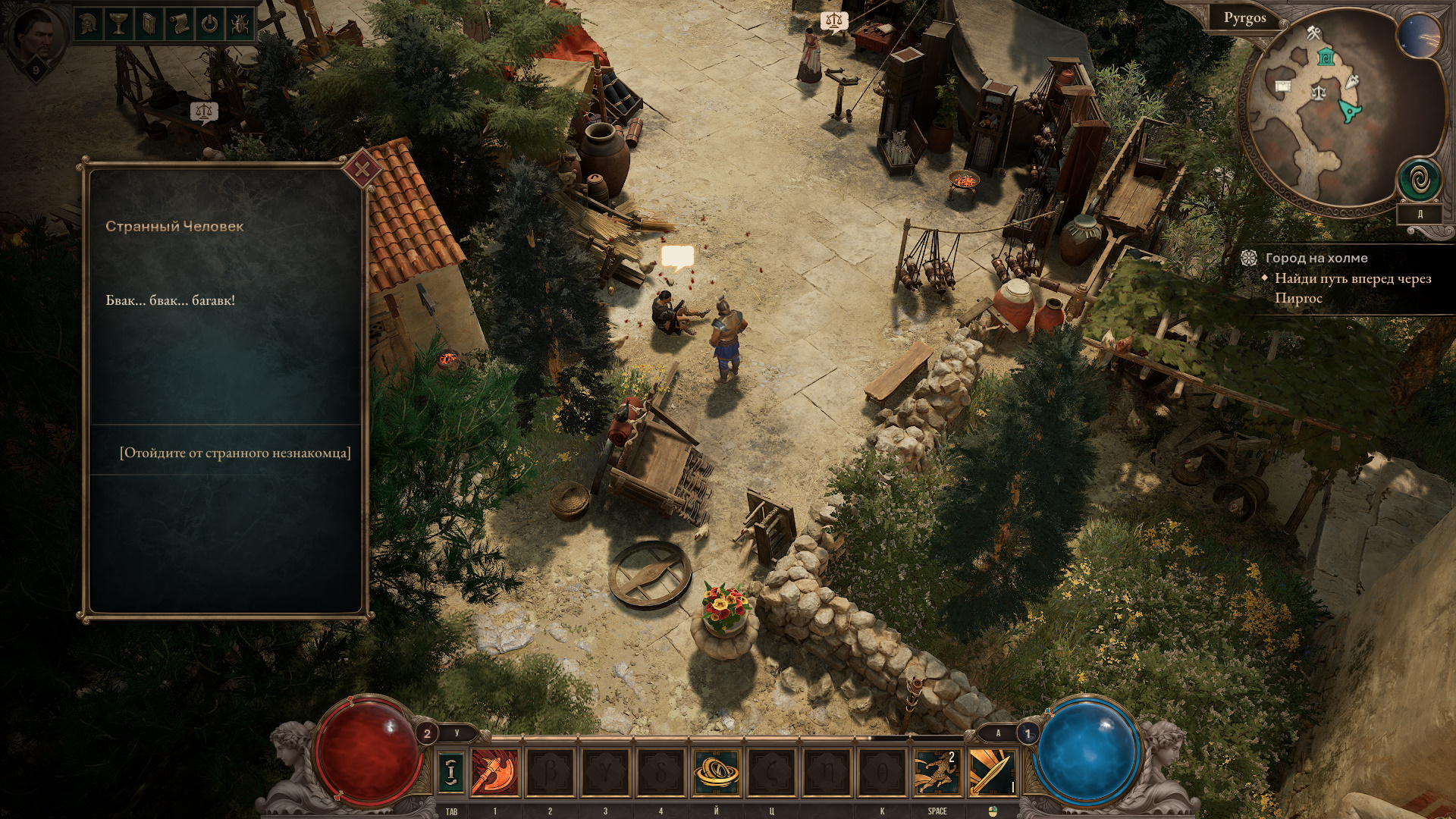The width and height of the screenshot is (1456, 819).
Task: Choose the reply Отойдите от странного незнакомца
Action: (235, 453)
